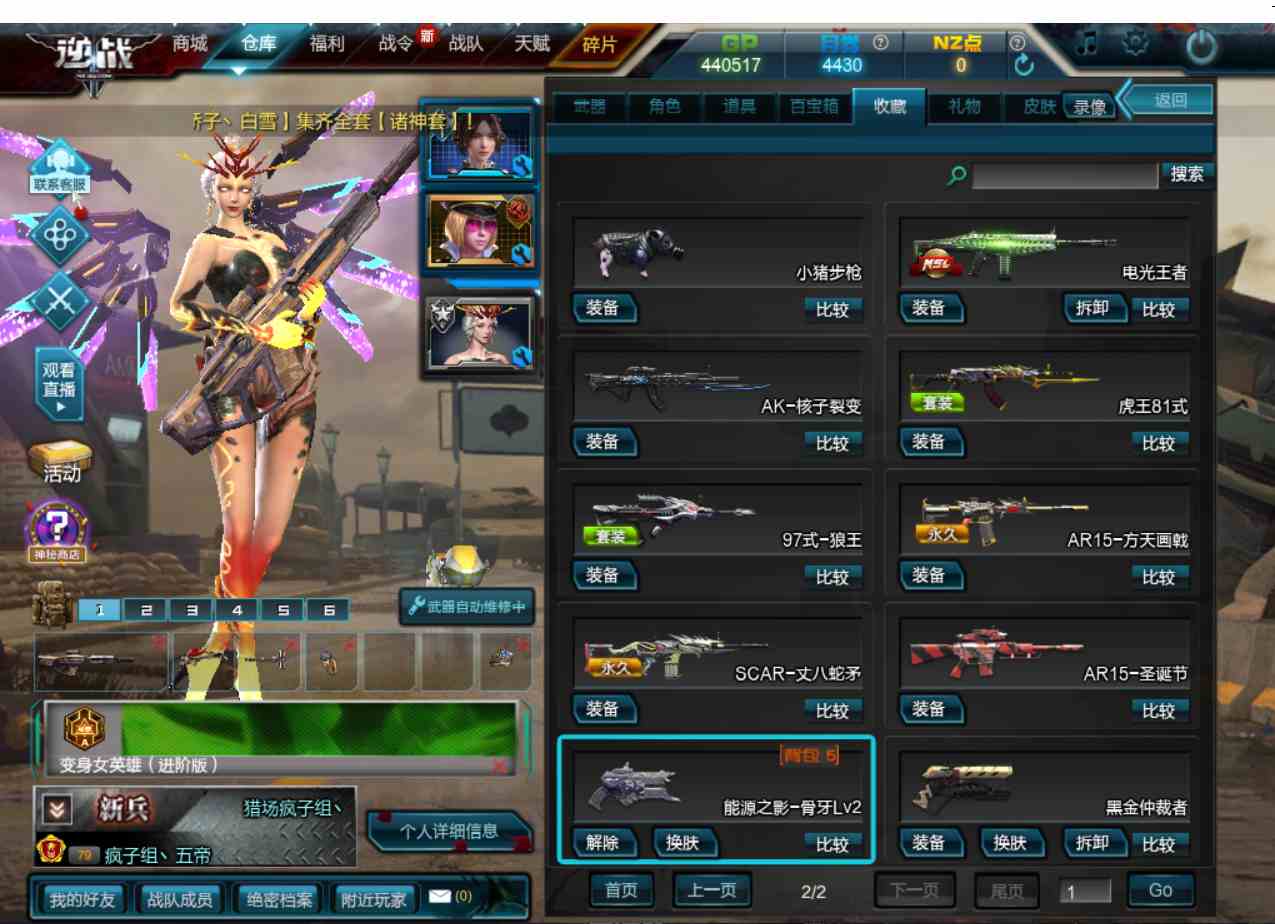Screen dimensions: 1275x924
Task: Go to the 碎片 fragments menu
Action: [x=600, y=45]
